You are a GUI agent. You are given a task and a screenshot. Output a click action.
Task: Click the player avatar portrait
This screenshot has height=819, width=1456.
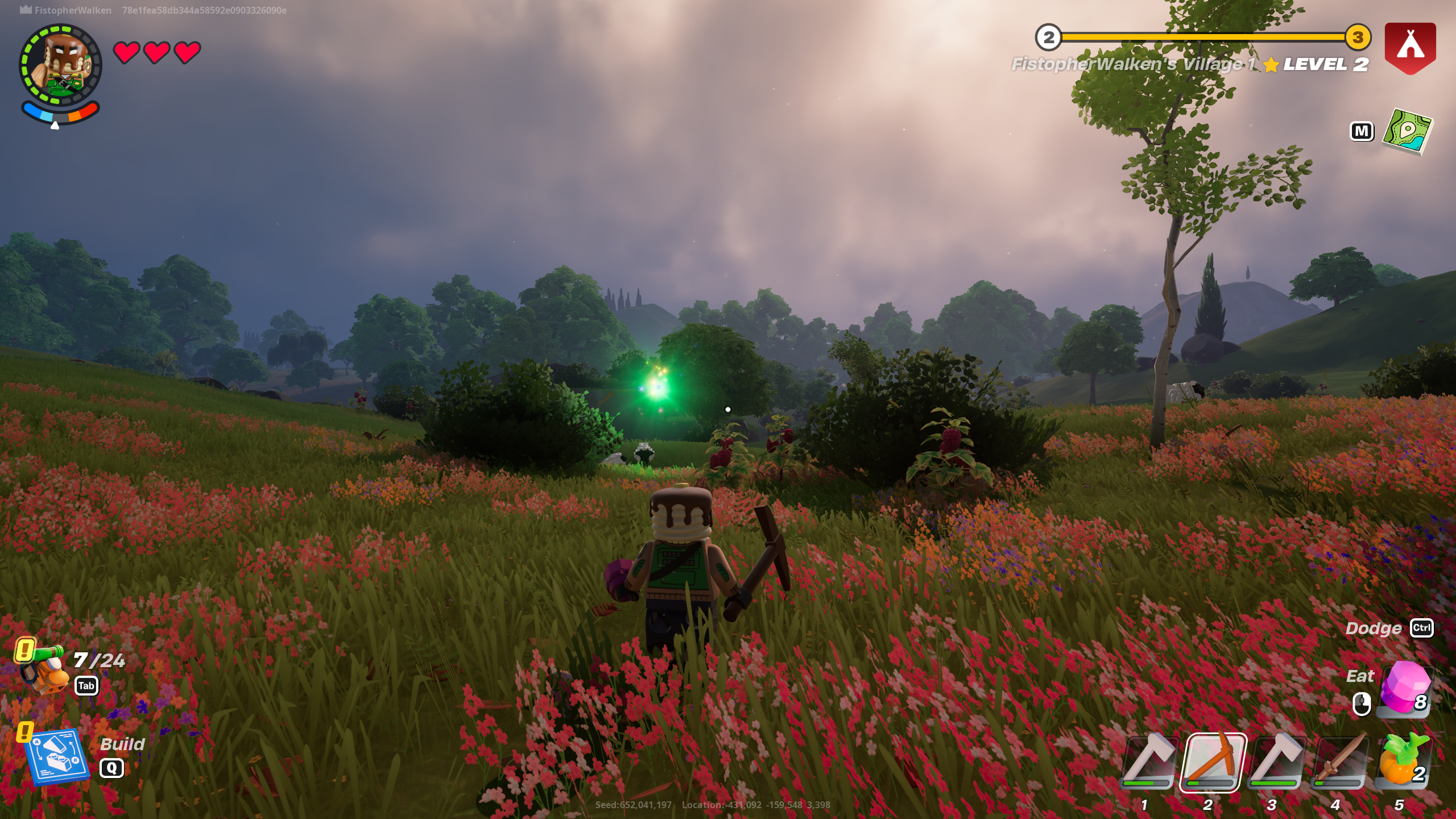[x=60, y=65]
